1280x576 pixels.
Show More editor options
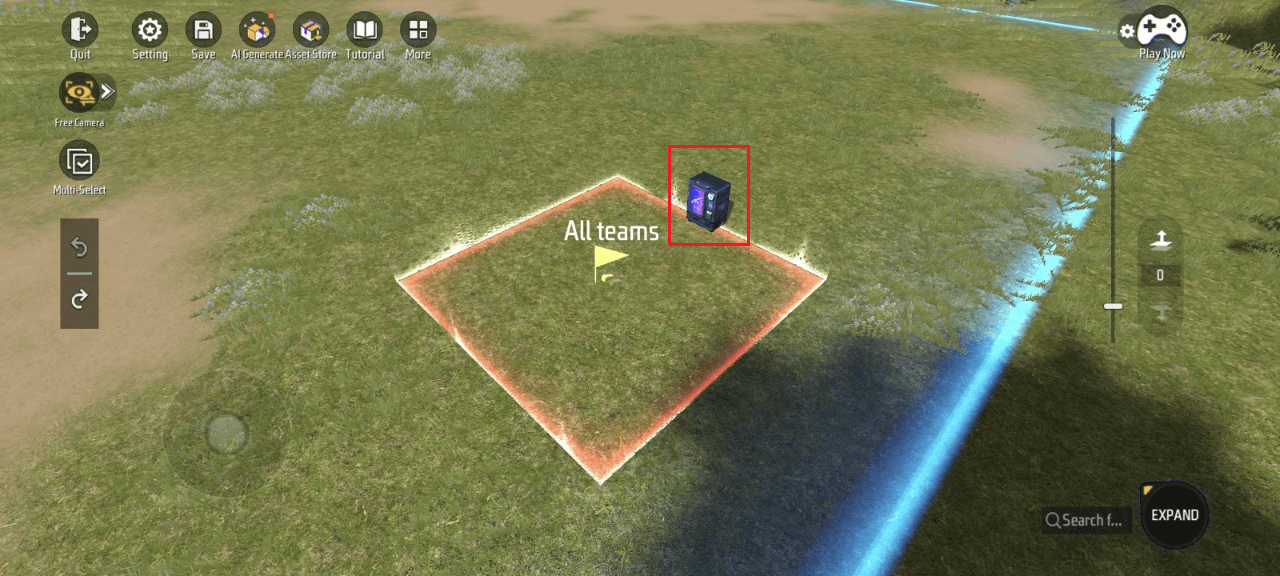coord(418,30)
